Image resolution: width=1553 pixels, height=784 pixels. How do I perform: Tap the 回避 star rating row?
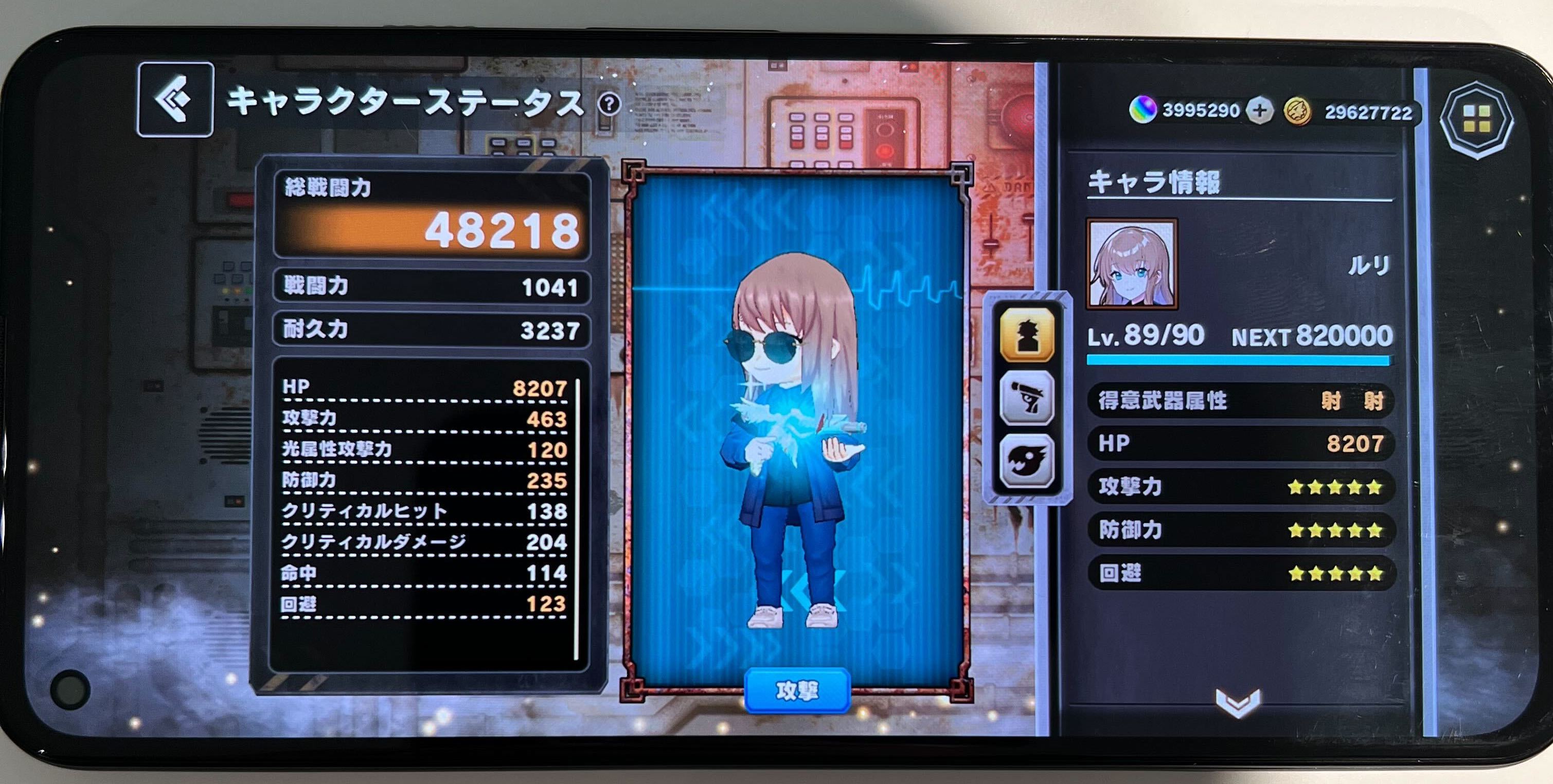coord(1242,574)
